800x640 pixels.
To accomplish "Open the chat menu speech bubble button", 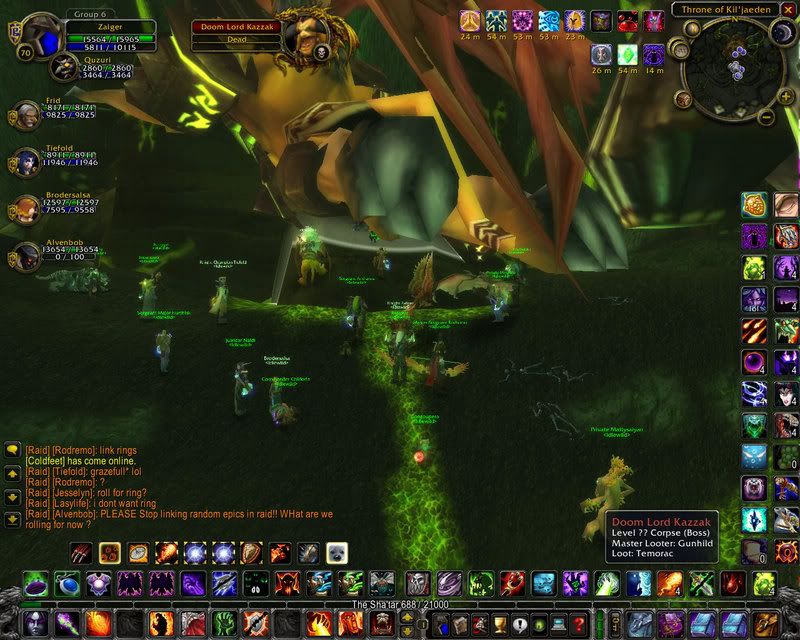I will point(12,451).
